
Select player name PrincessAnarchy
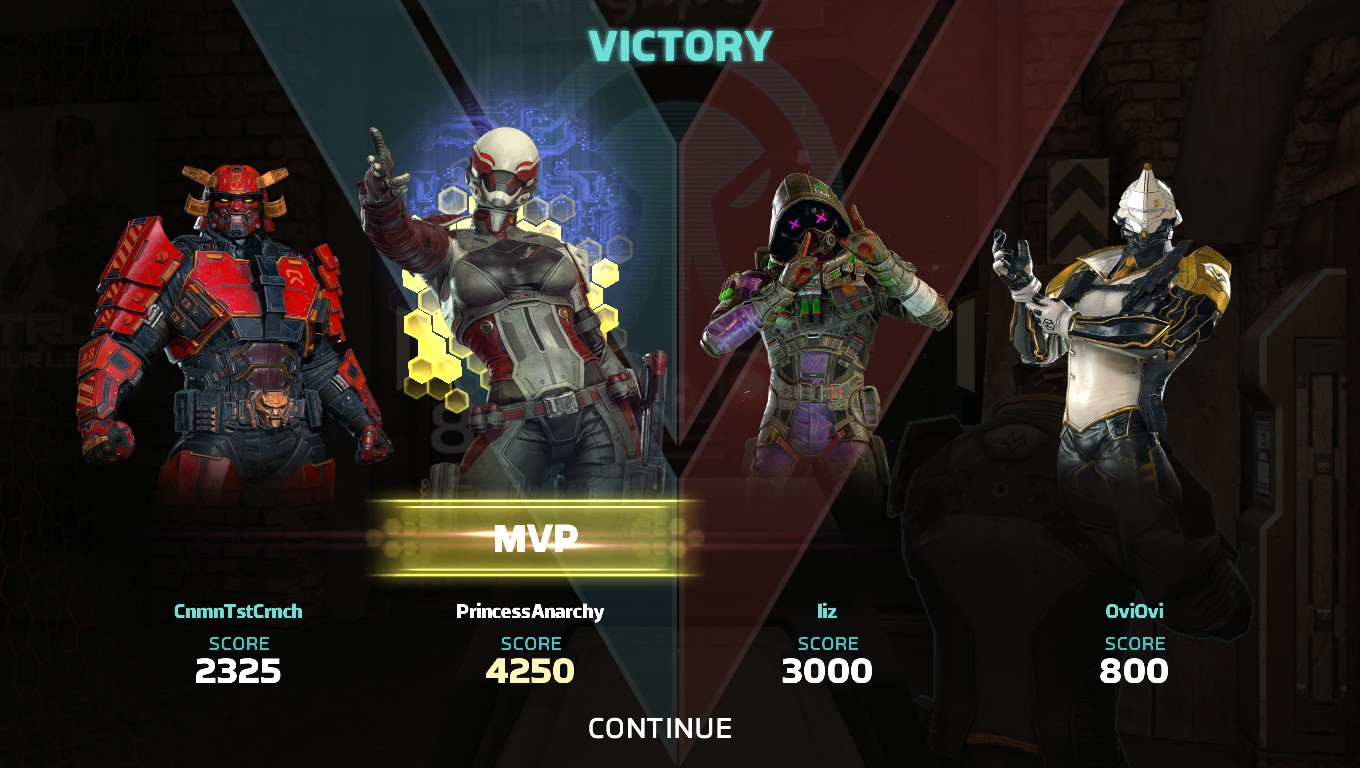click(x=529, y=612)
